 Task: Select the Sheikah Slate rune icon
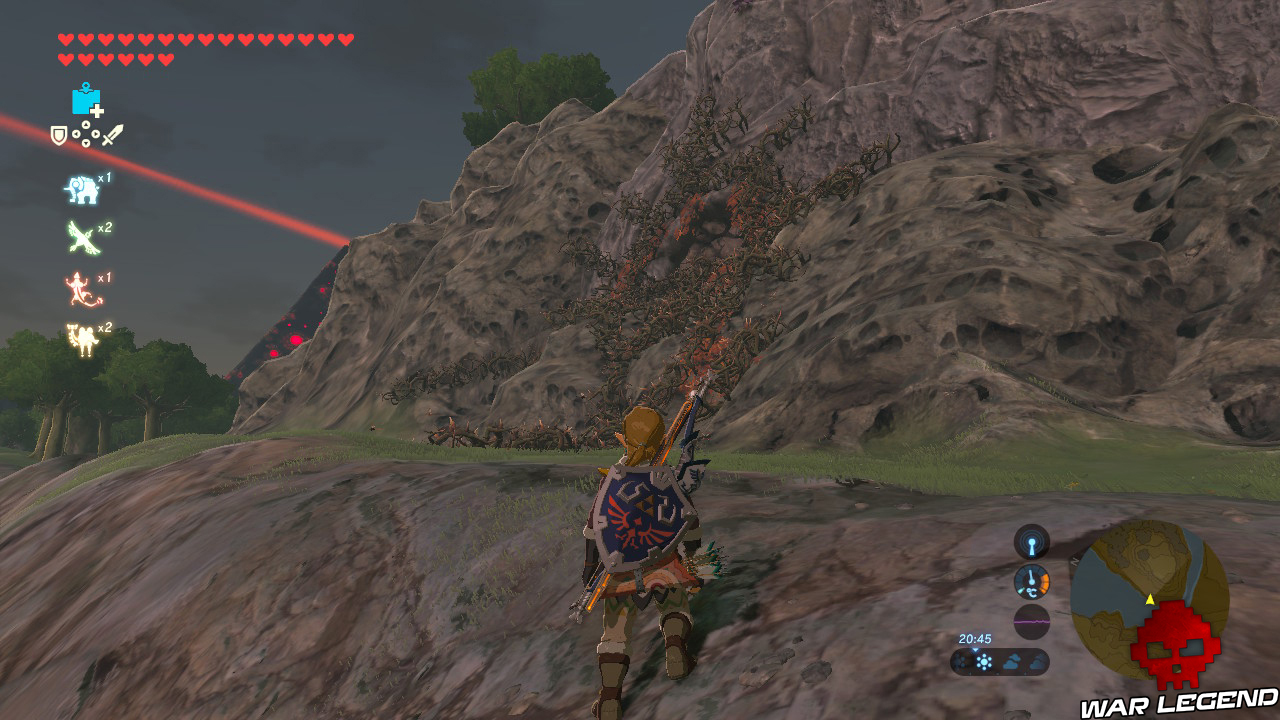tap(88, 100)
